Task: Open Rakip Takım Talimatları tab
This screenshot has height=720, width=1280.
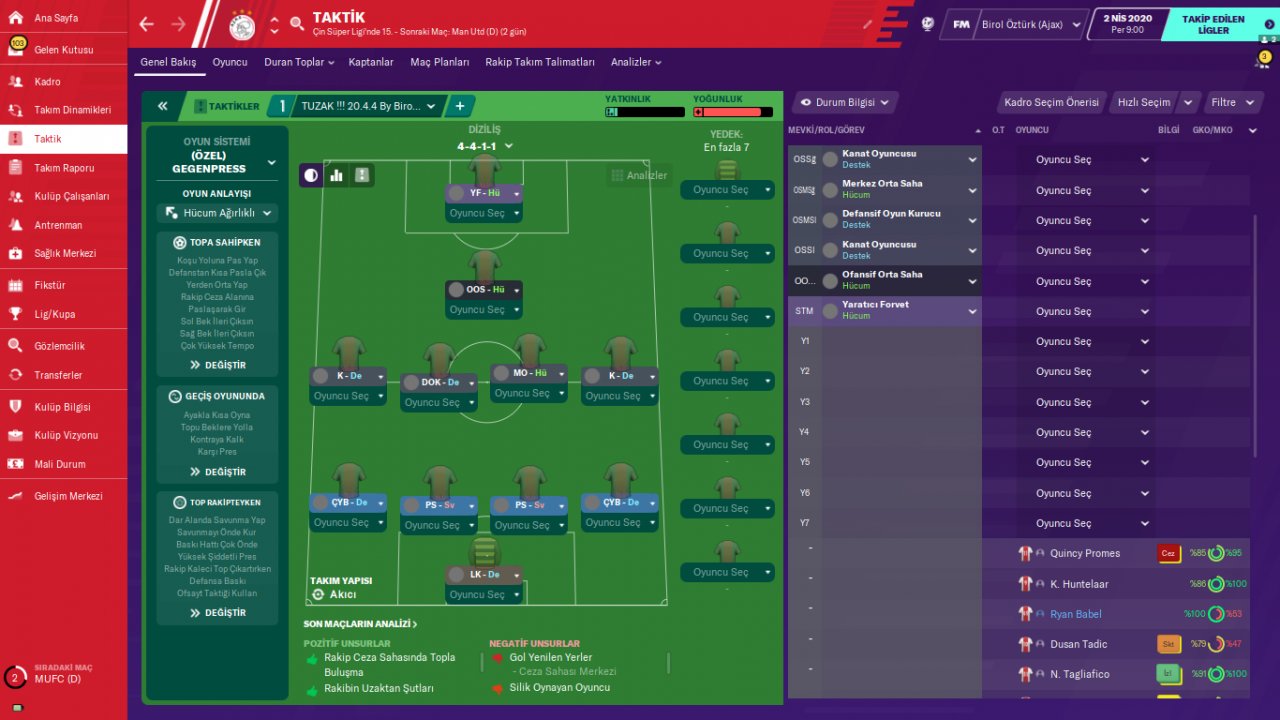Action: pyautogui.click(x=540, y=62)
